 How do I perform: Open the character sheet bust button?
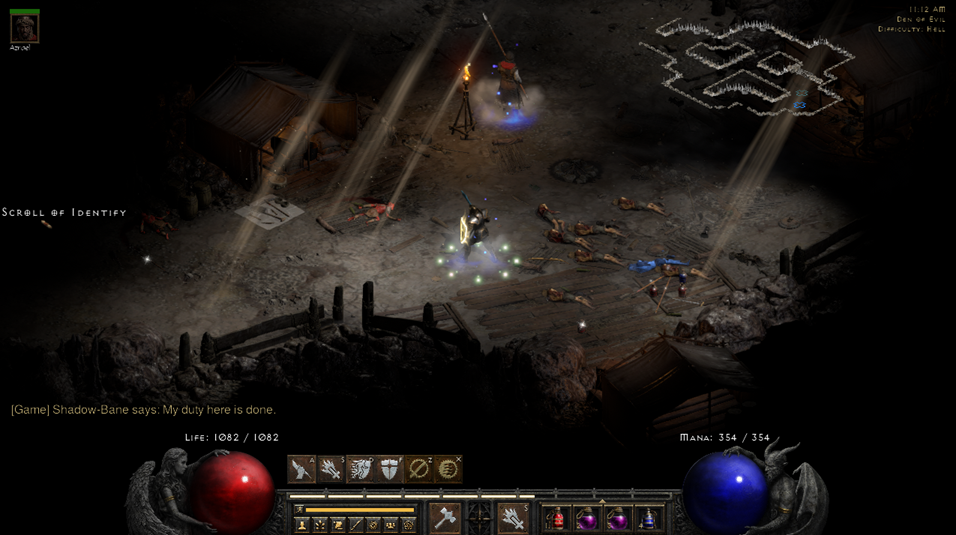point(302,525)
